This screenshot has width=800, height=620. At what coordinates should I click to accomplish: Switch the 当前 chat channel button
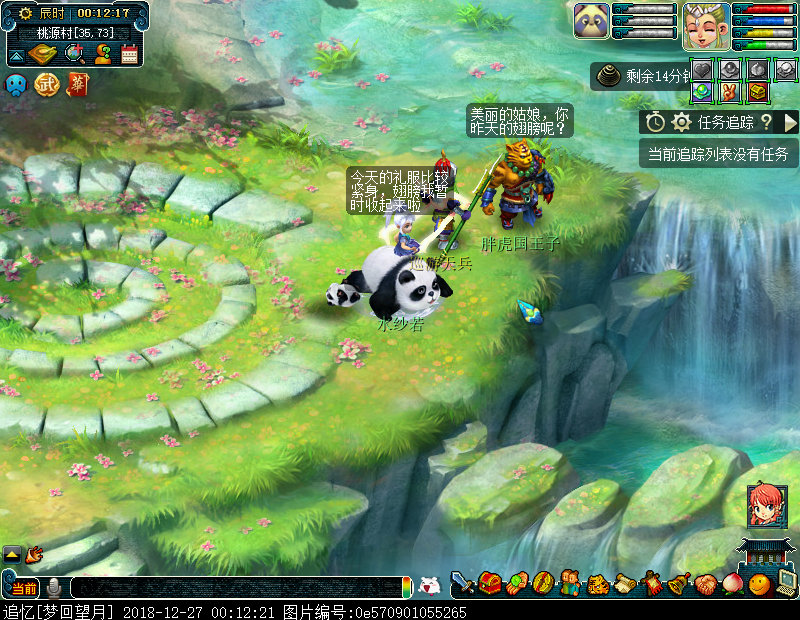pyautogui.click(x=21, y=587)
